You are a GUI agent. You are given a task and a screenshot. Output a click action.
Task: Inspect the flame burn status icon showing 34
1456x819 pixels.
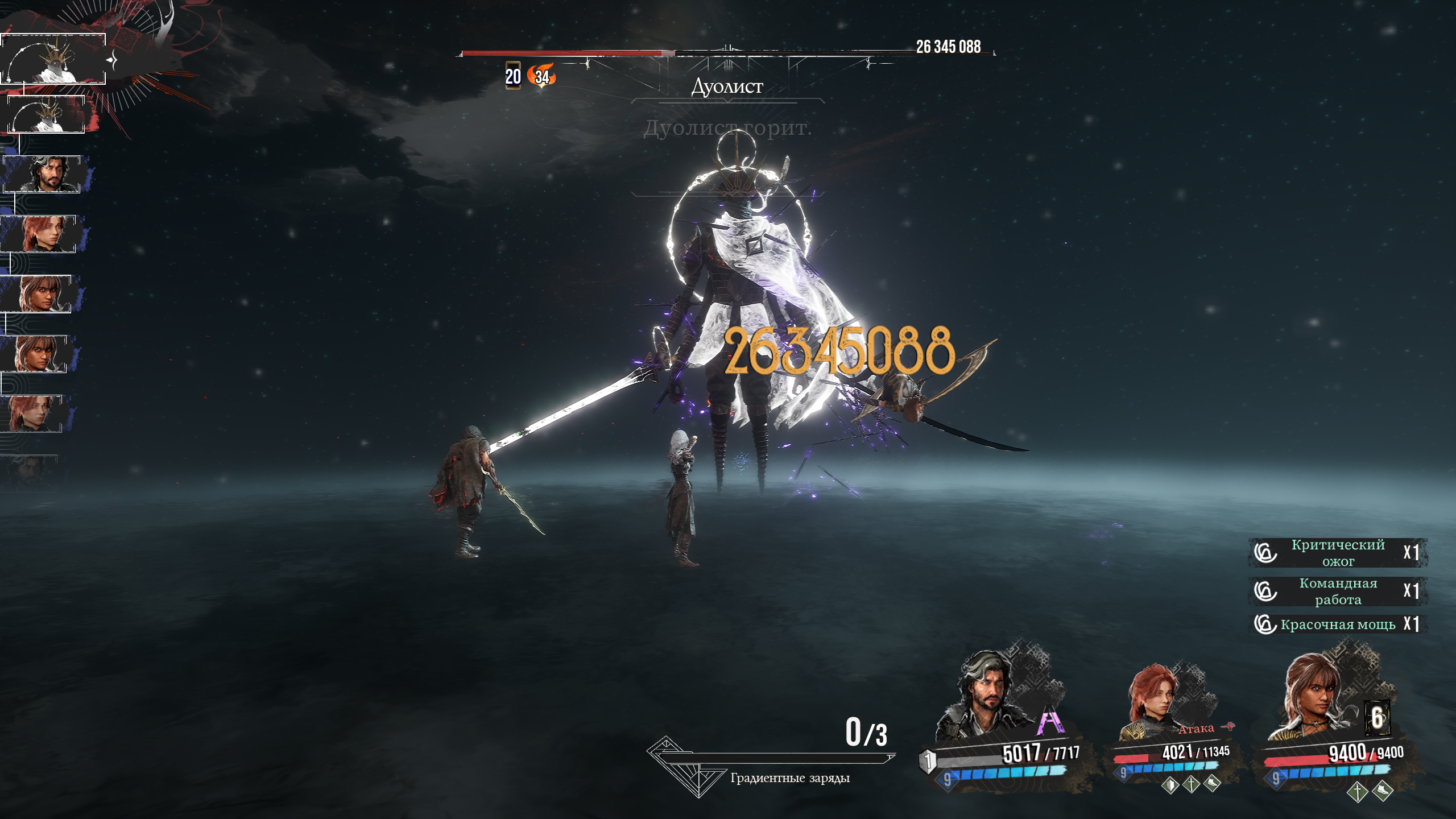click(541, 76)
